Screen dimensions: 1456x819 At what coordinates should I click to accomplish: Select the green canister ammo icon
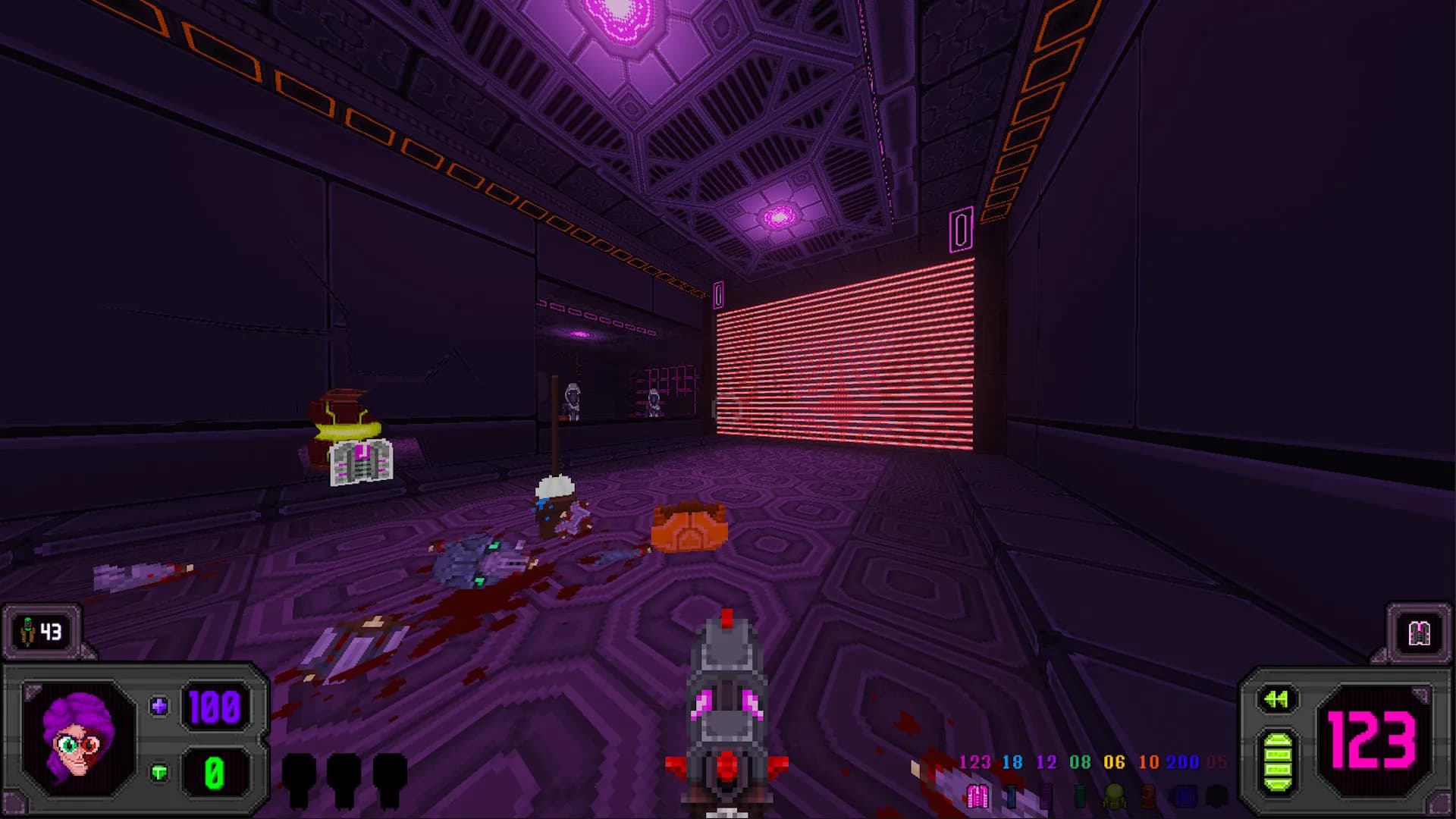point(1080,795)
